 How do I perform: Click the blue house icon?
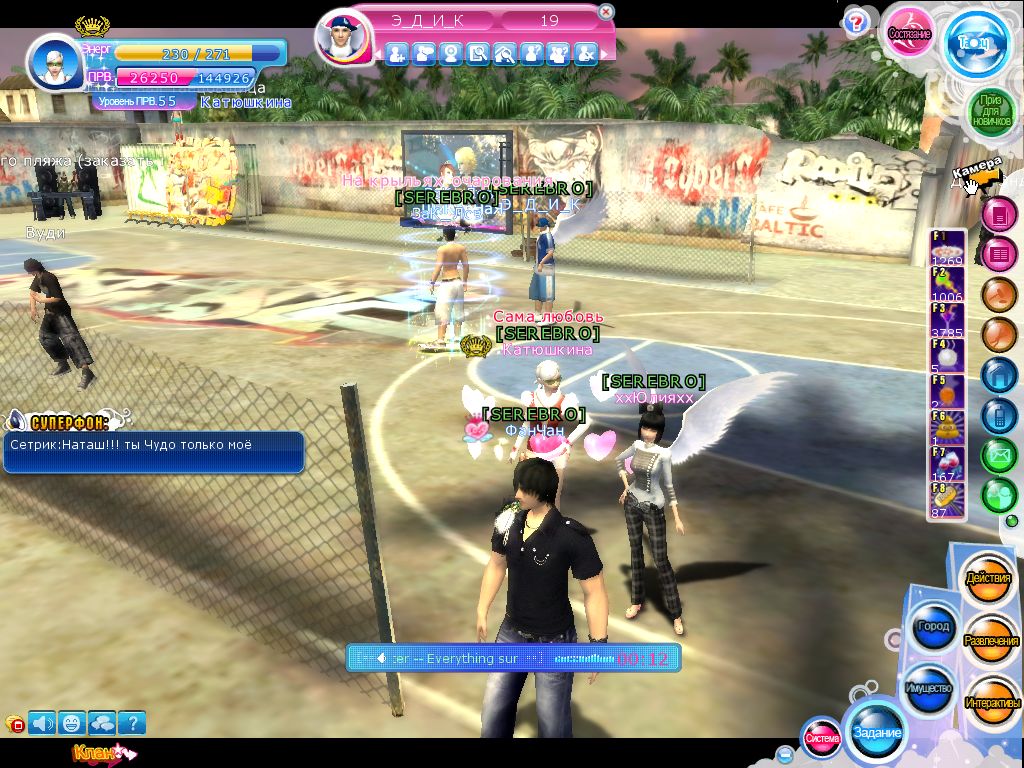click(x=998, y=374)
